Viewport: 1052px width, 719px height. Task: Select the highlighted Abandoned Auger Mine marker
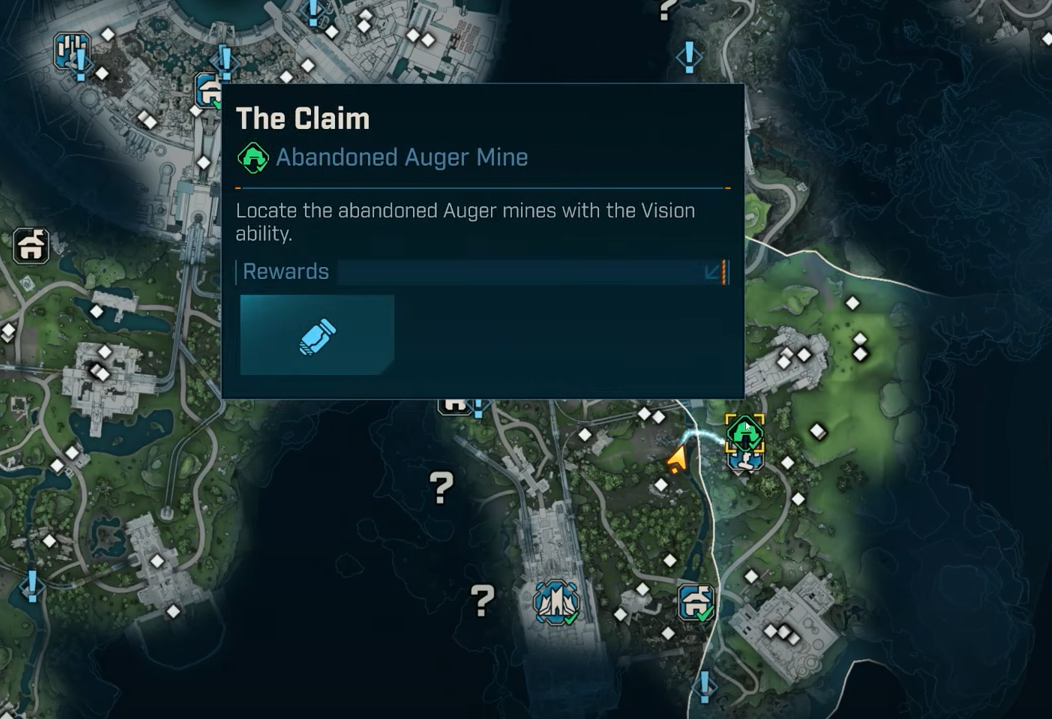pos(745,433)
